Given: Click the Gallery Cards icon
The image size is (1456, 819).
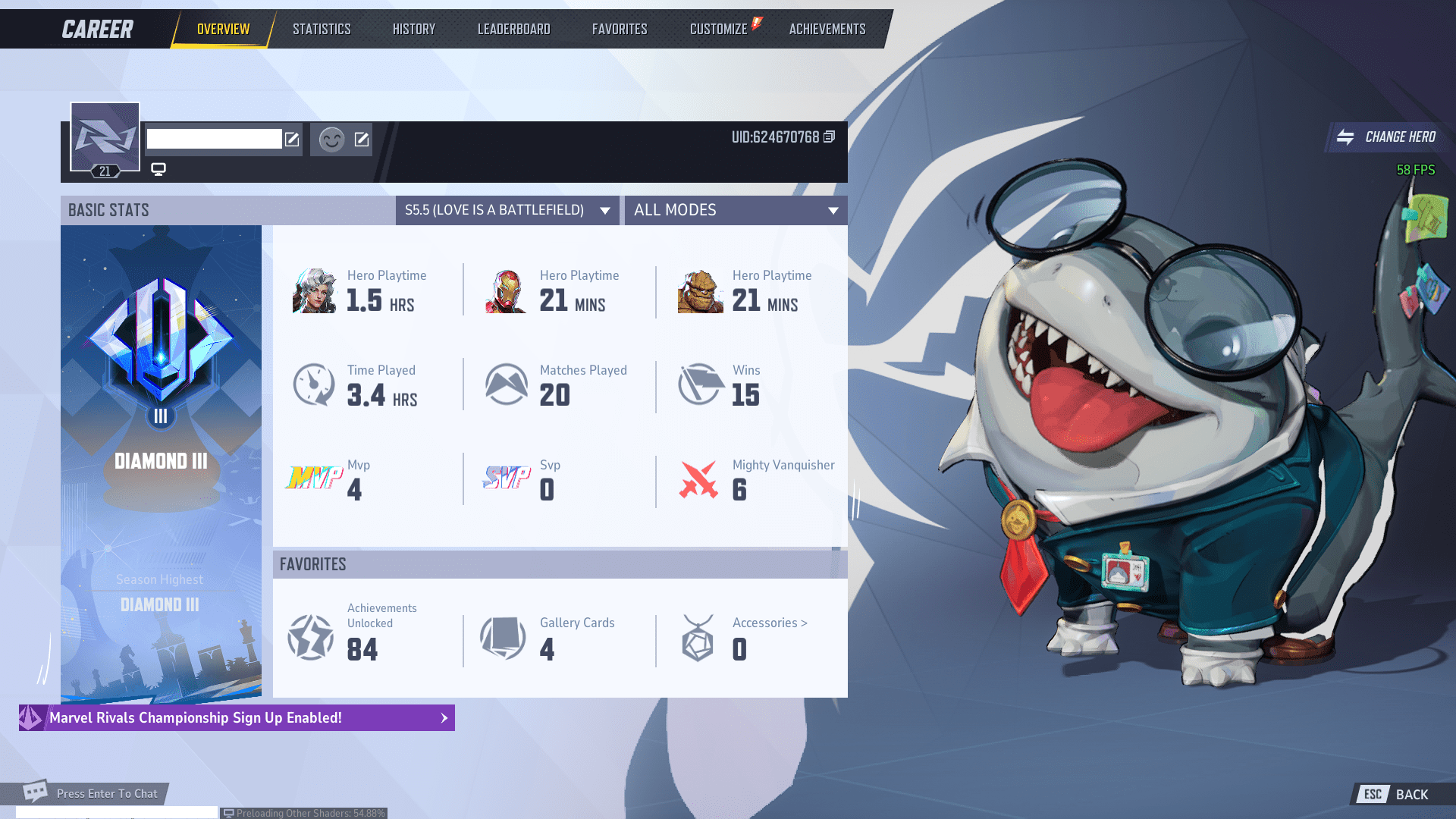Looking at the screenshot, I should point(502,637).
